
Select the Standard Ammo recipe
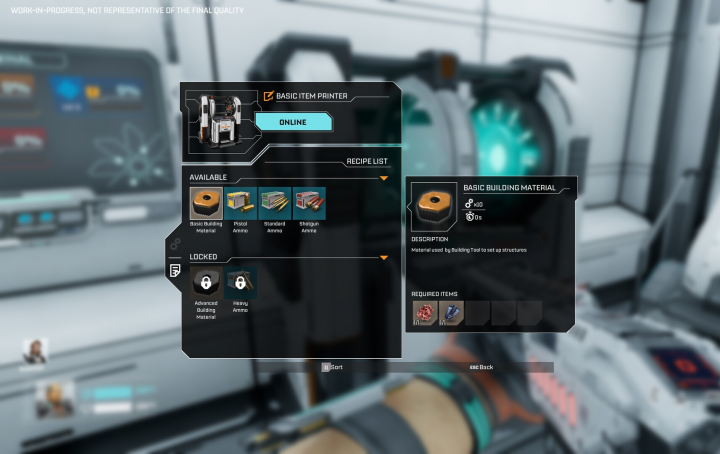275,203
